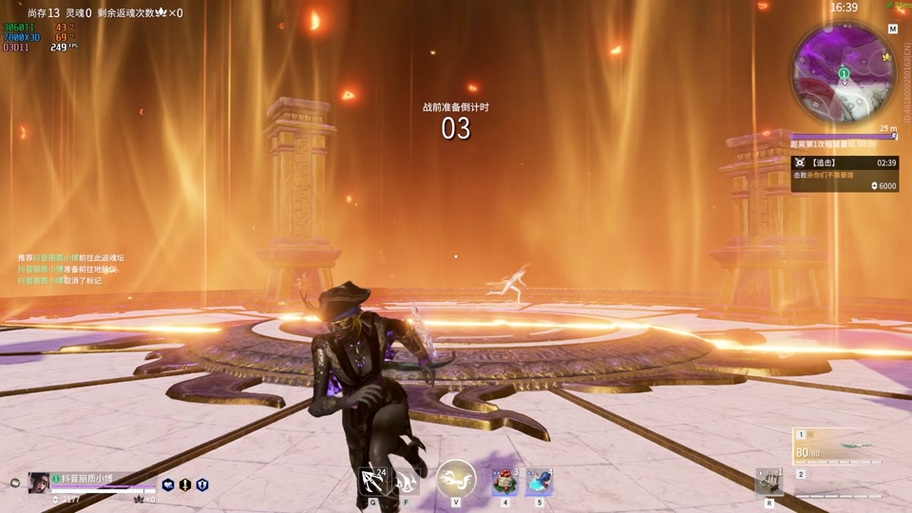Screen dimensions: 912x513
Task: Open the circular minimap
Action: tap(843, 72)
